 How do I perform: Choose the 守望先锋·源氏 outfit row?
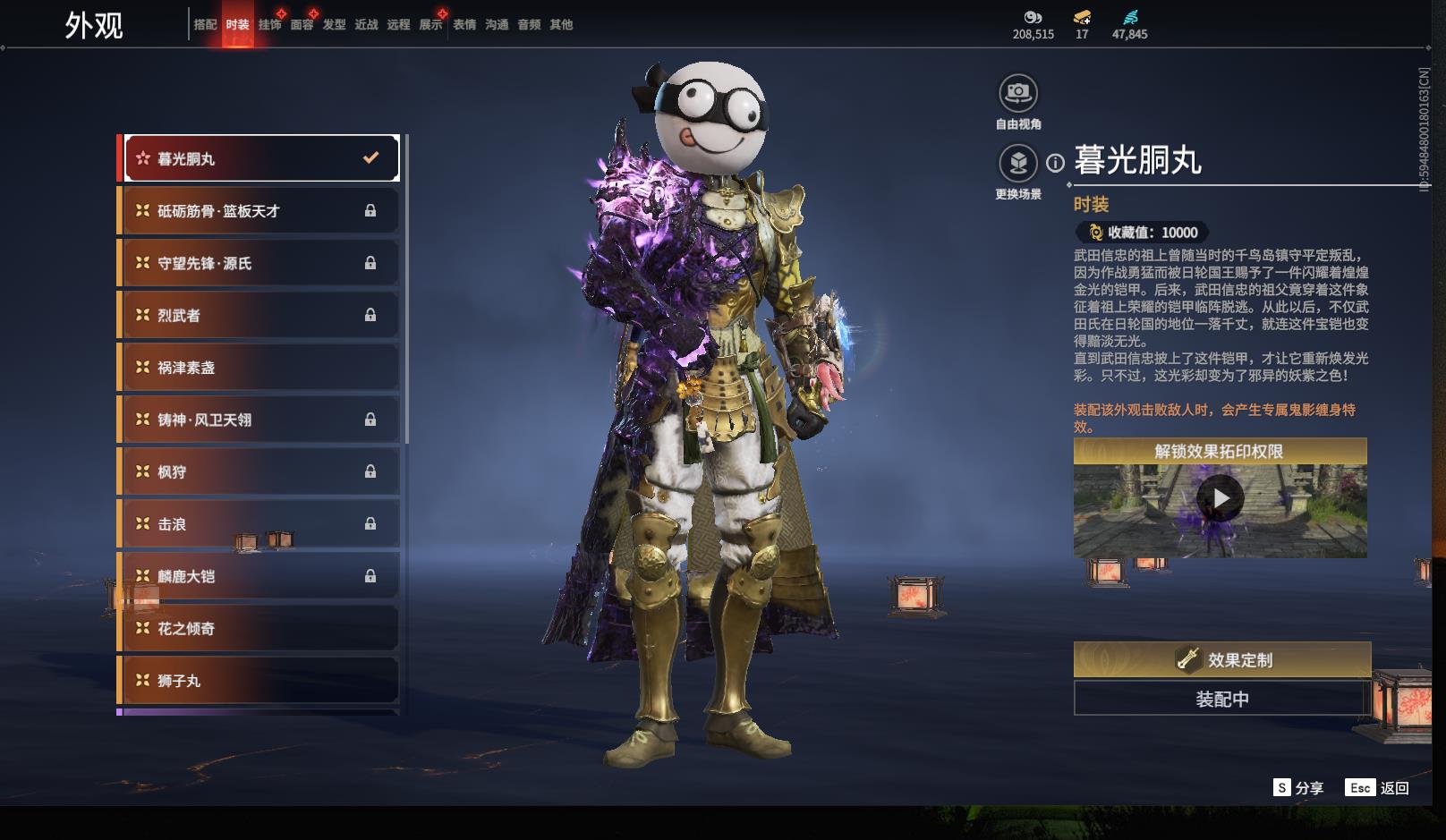point(259,263)
